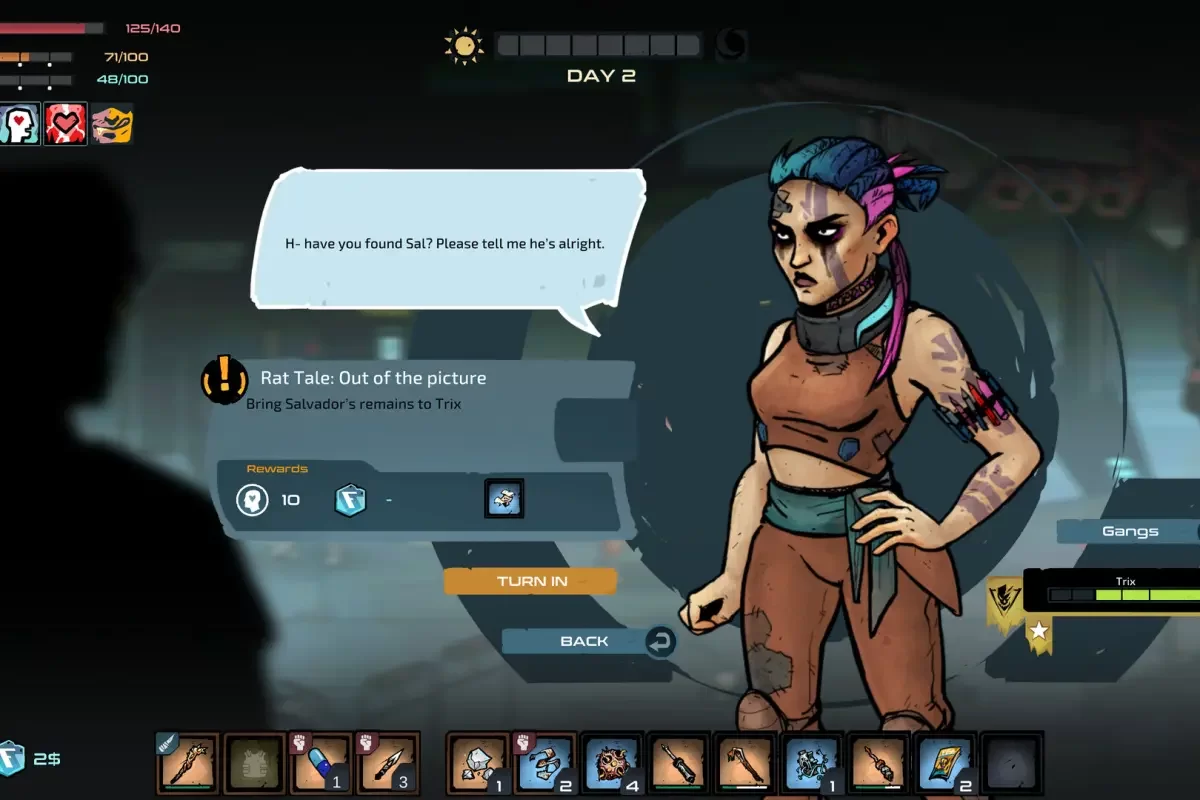
Task: Click the yellow face status icon
Action: point(112,124)
